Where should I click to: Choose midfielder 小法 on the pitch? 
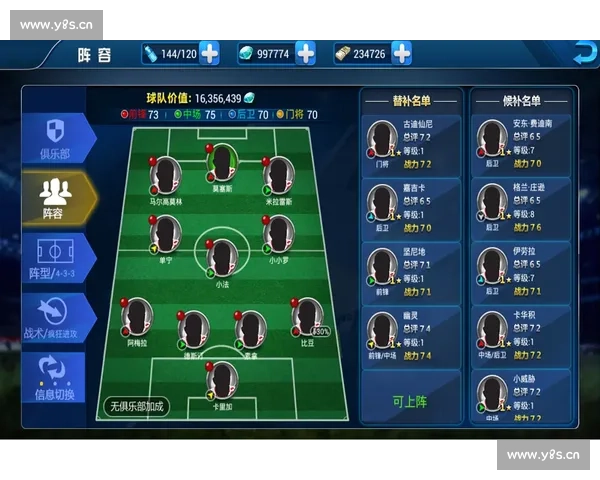pos(221,257)
